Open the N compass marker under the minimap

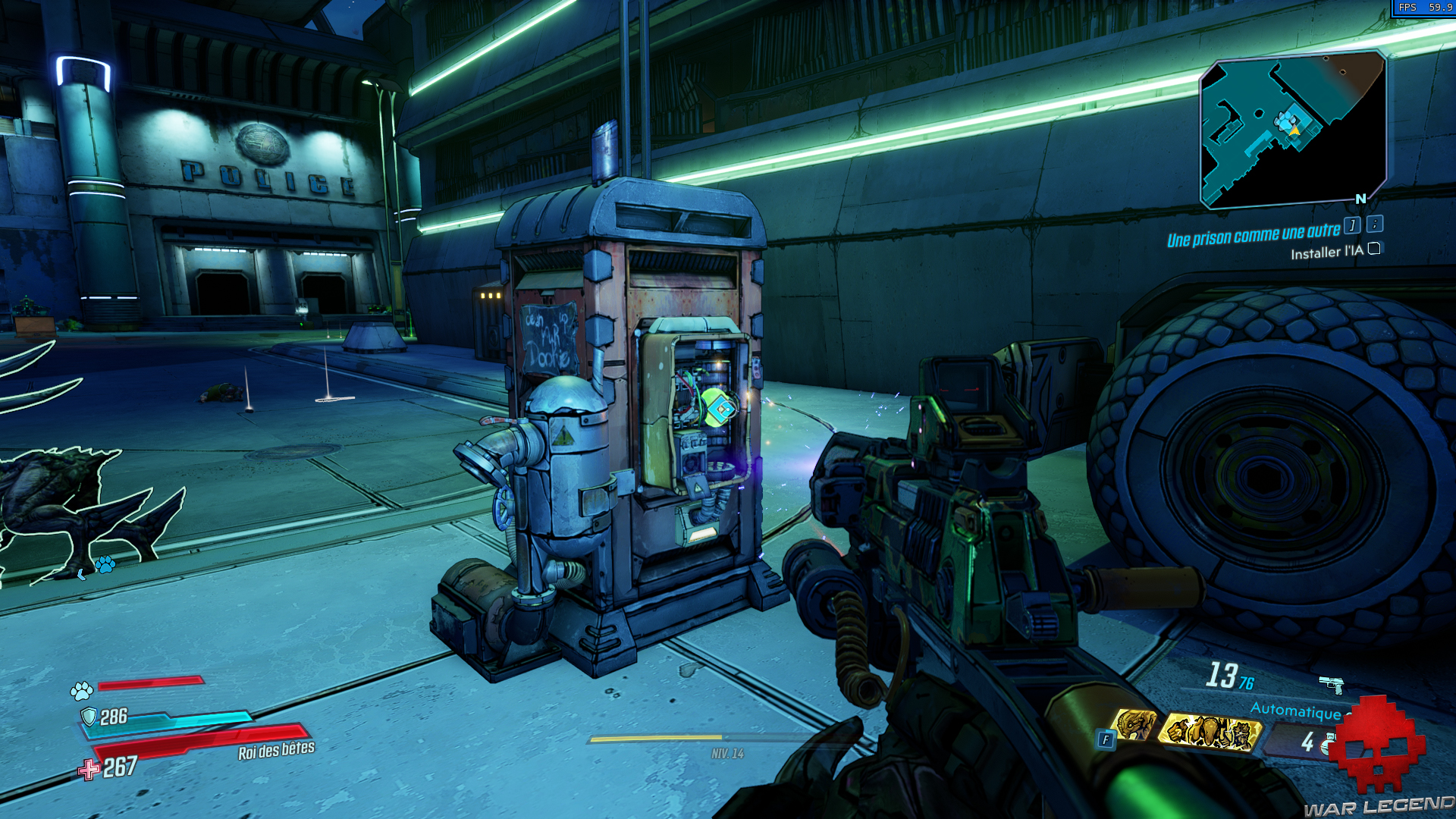[x=1360, y=197]
